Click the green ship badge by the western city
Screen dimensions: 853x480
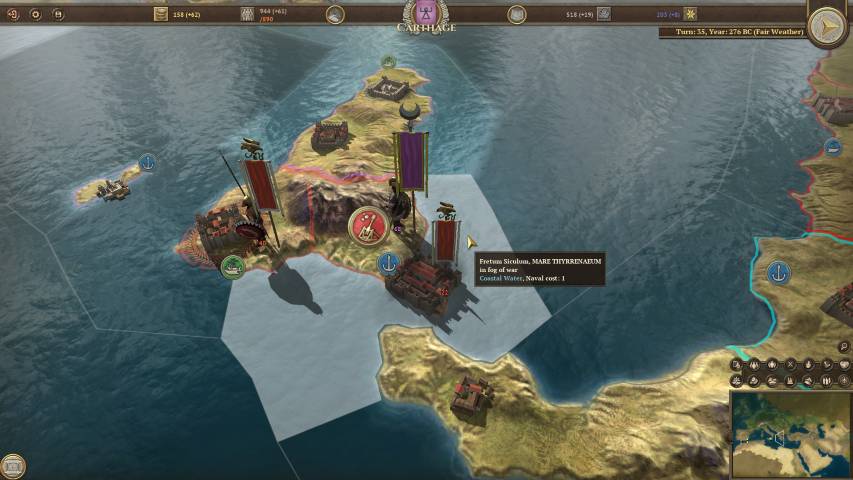click(232, 266)
